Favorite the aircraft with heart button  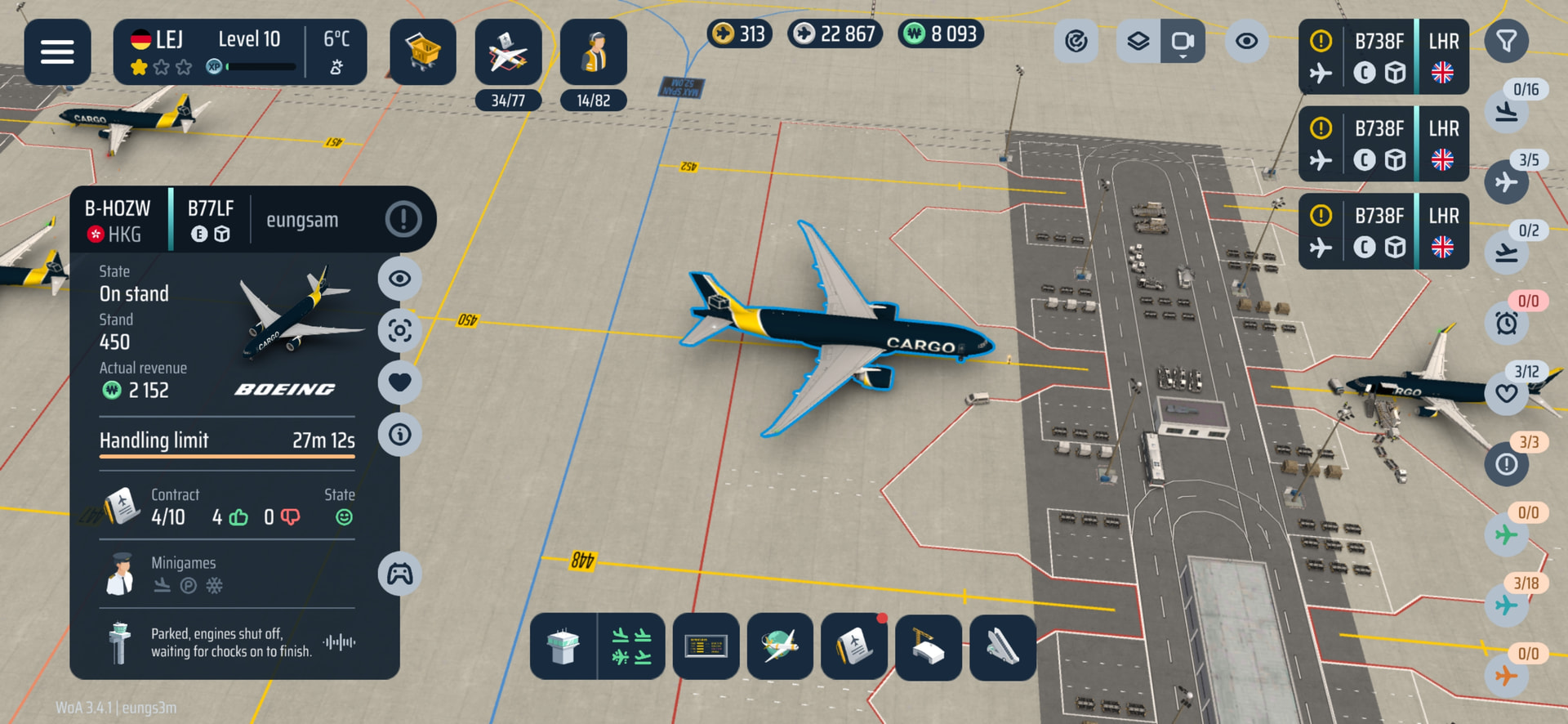399,382
